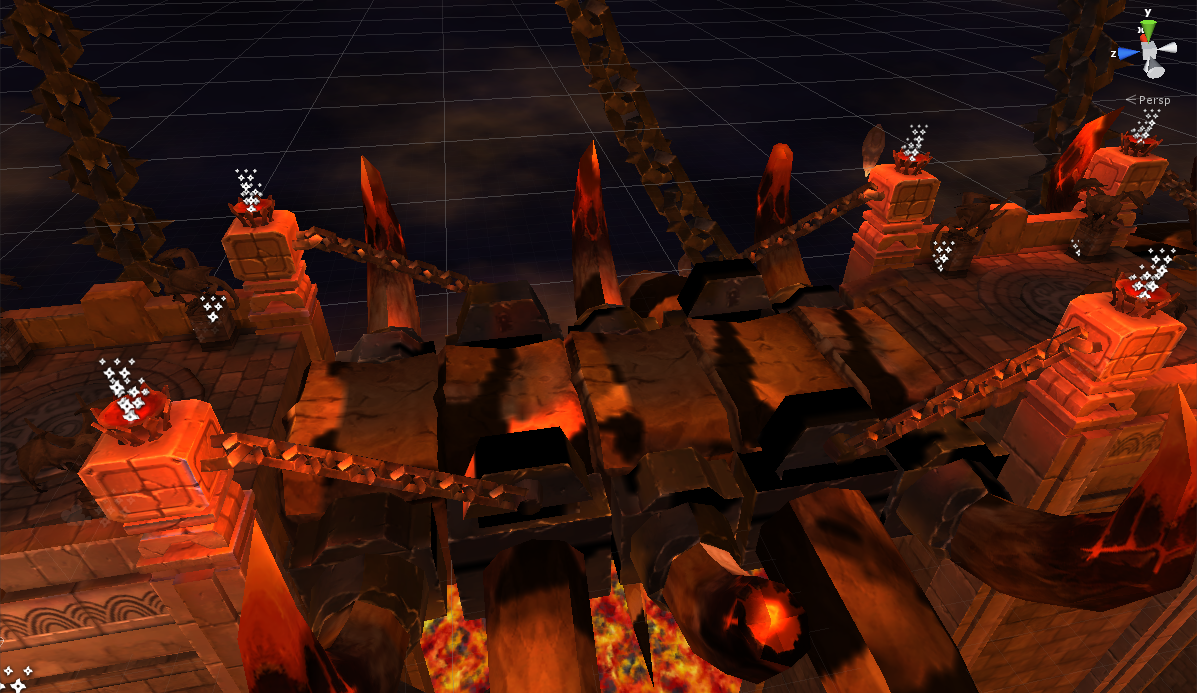The height and width of the screenshot is (693, 1197).
Task: Toggle the Persp projection label
Action: coord(1153,100)
